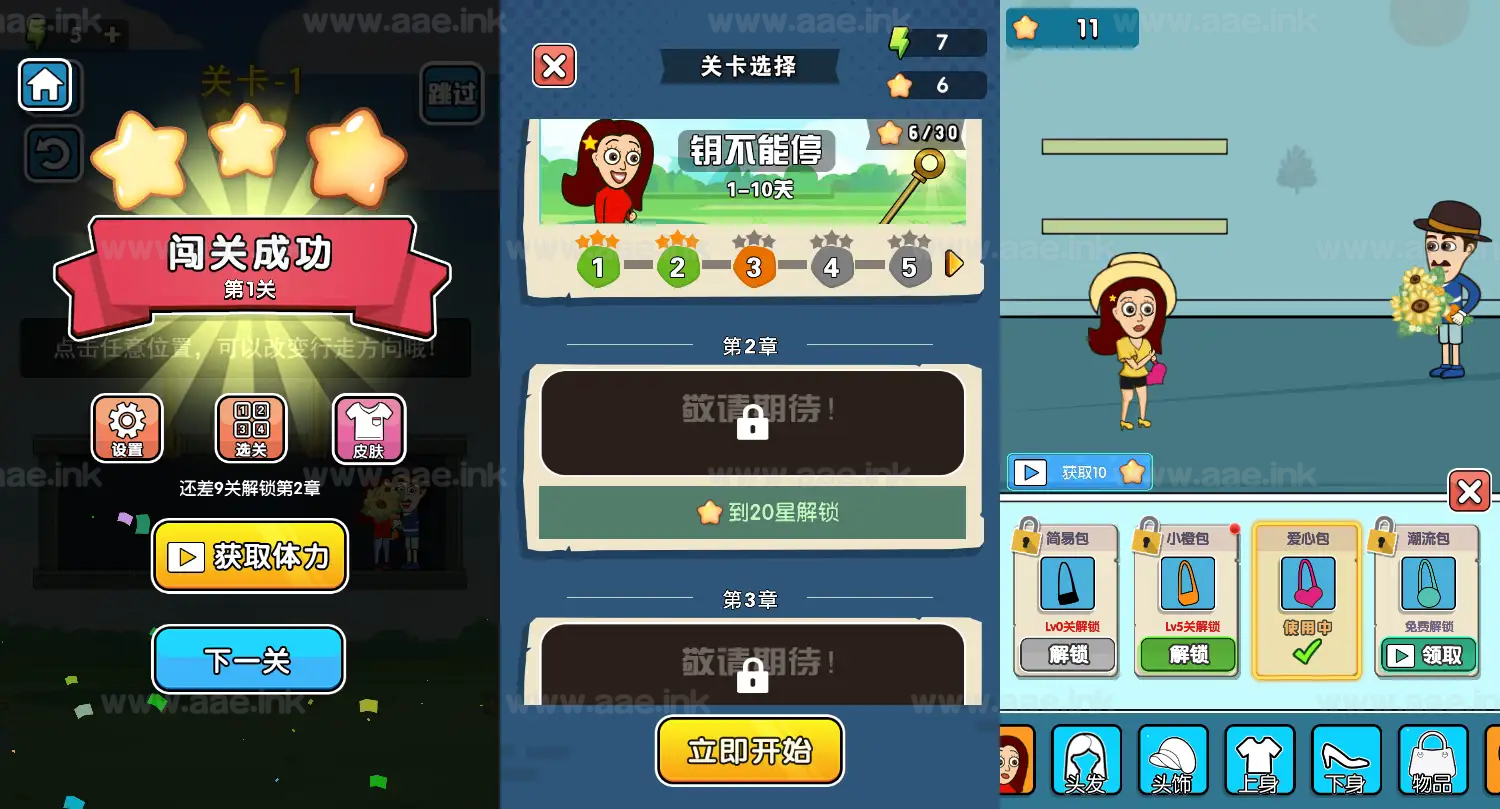Click the 6/30 star progress indicator
Image resolution: width=1500 pixels, height=809 pixels.
pos(916,135)
